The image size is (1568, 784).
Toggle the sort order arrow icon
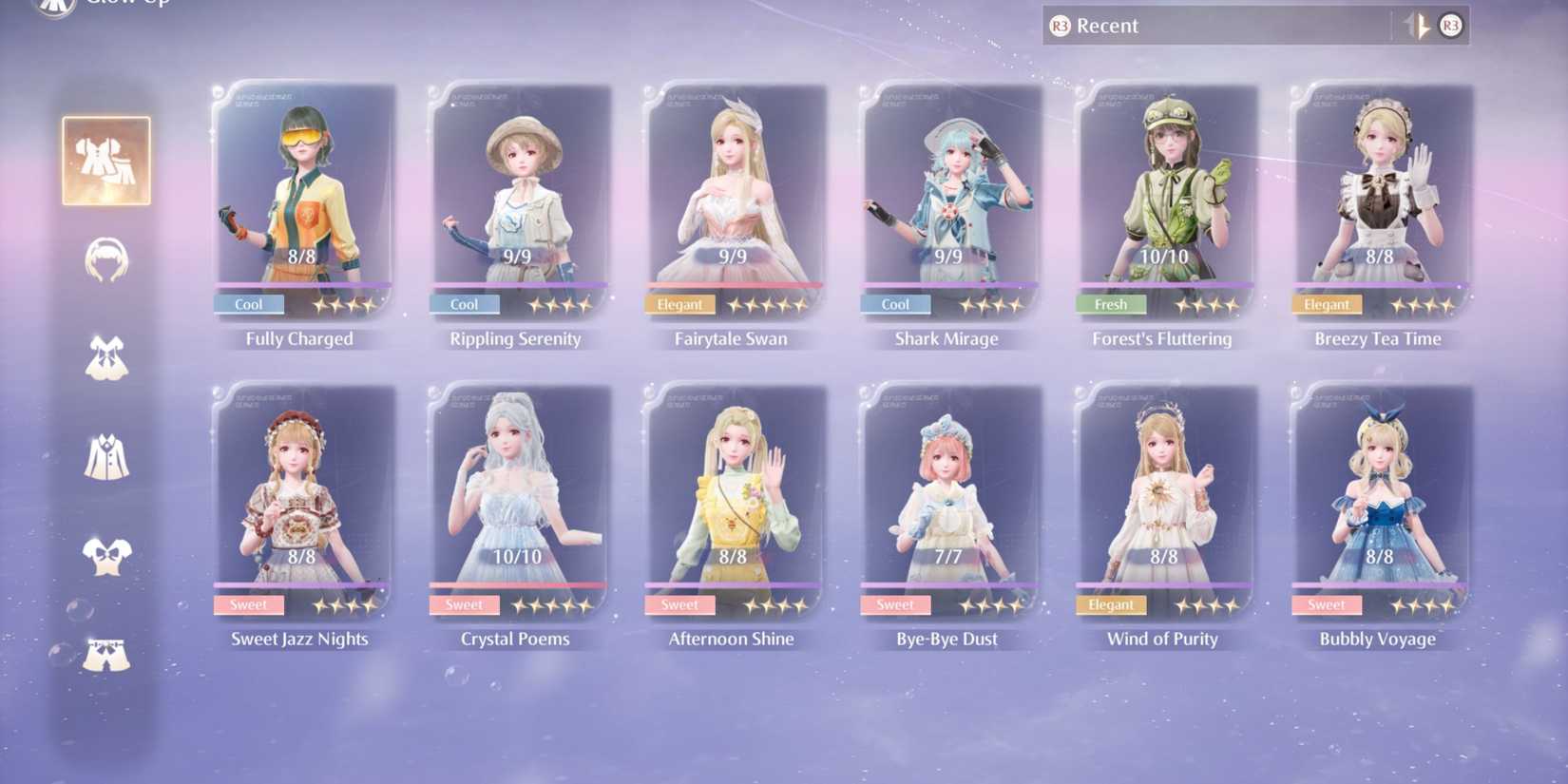(x=1417, y=26)
